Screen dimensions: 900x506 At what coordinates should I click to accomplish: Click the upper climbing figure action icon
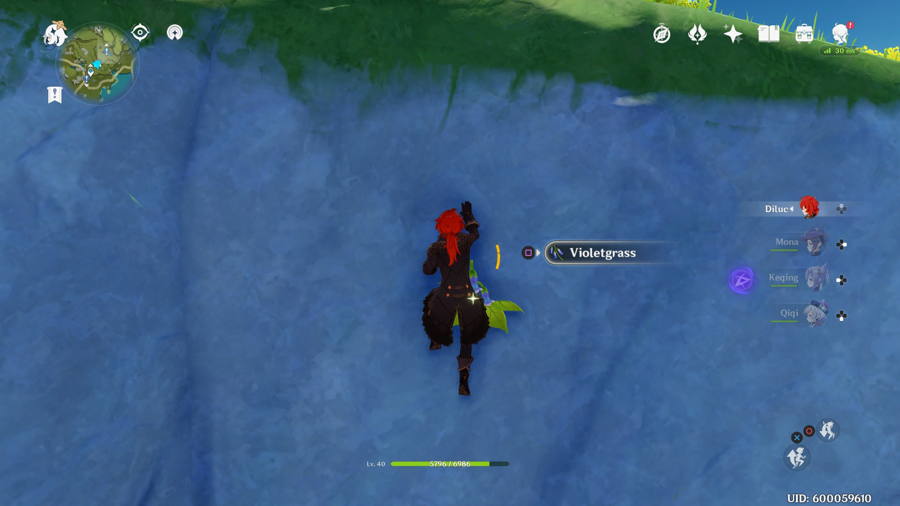[x=828, y=430]
